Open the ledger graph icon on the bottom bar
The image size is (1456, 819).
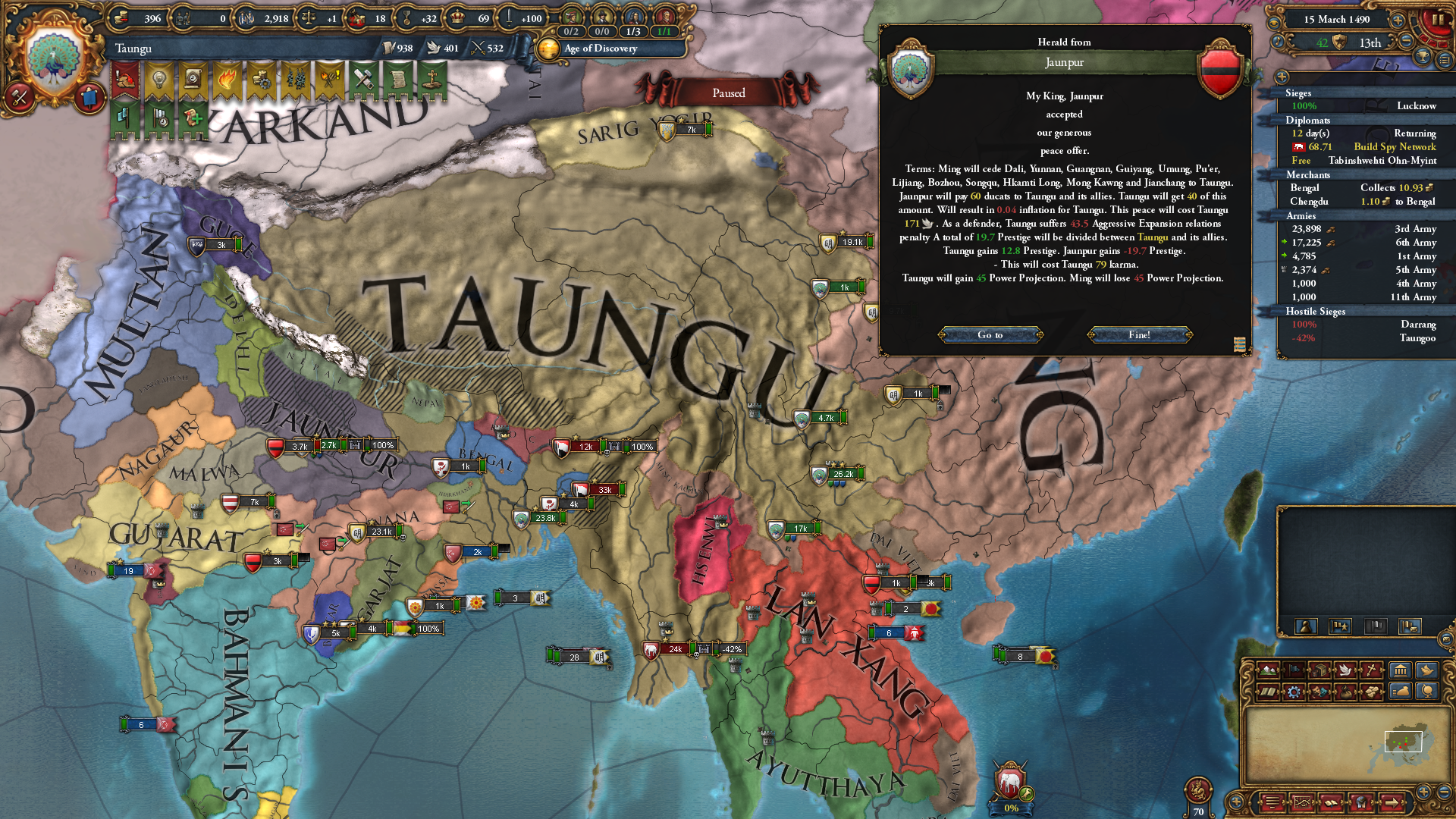[x=1302, y=802]
